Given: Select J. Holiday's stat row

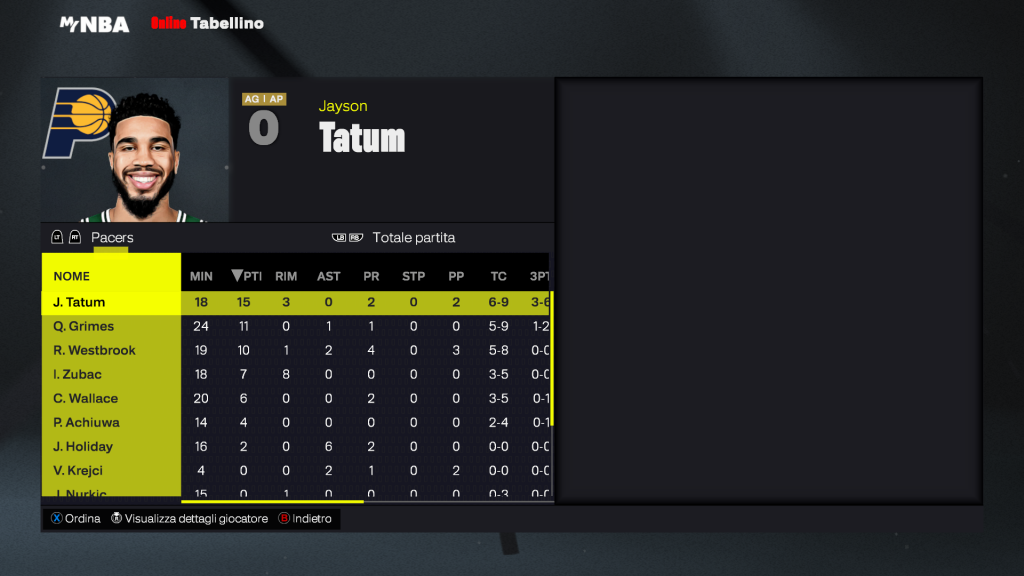Looking at the screenshot, I should pyautogui.click(x=83, y=446).
